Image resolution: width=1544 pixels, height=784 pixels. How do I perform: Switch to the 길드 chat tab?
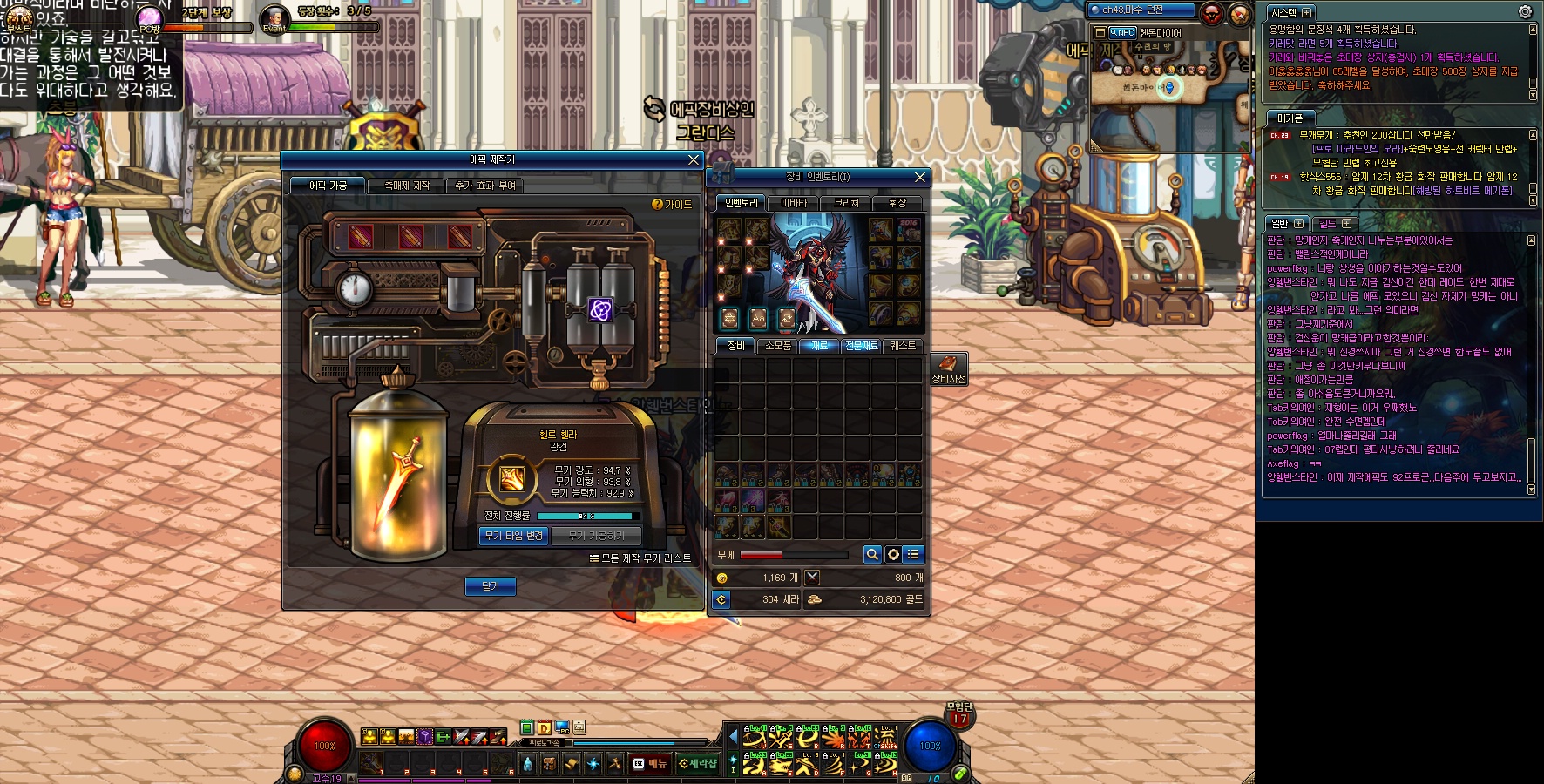coord(1327,224)
